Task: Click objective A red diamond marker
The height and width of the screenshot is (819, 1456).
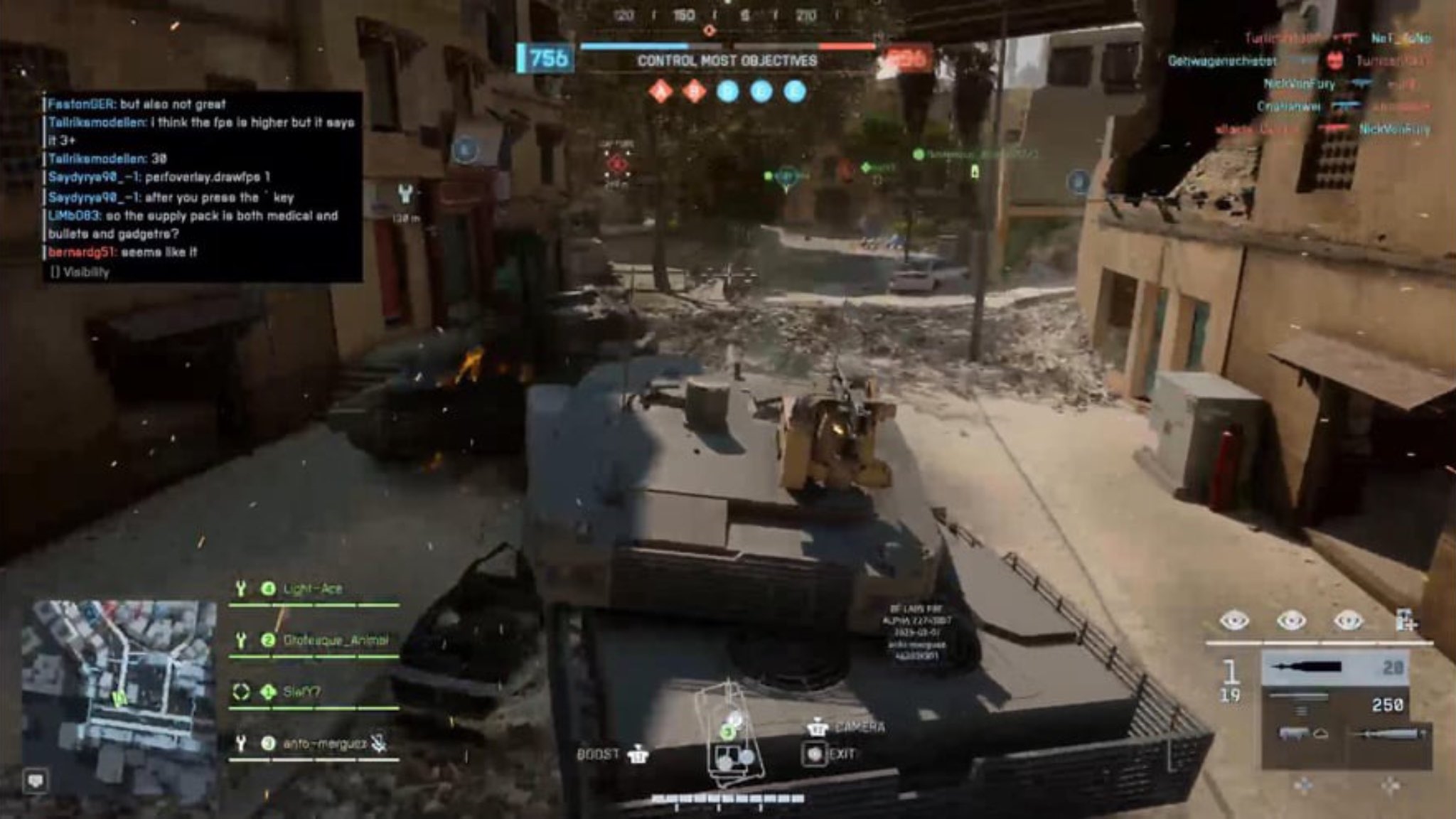Action: [661, 91]
